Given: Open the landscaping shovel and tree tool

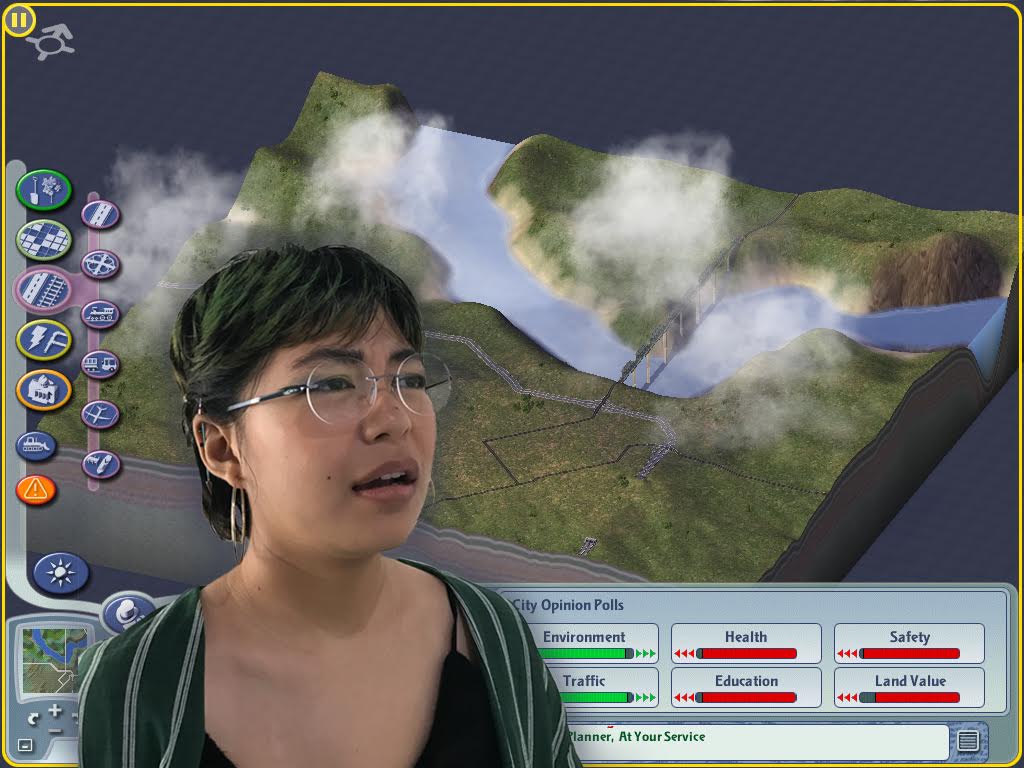Looking at the screenshot, I should [44, 190].
